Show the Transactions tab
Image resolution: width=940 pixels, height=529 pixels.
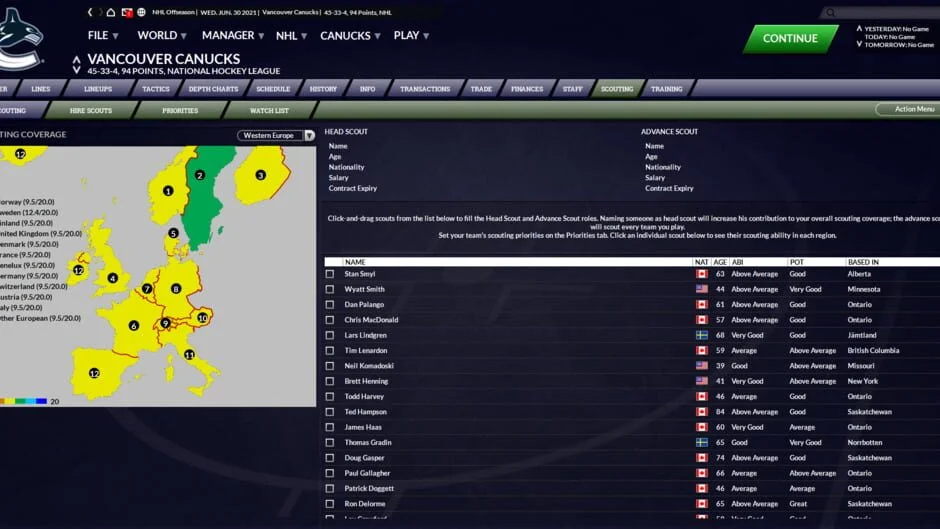pos(425,89)
